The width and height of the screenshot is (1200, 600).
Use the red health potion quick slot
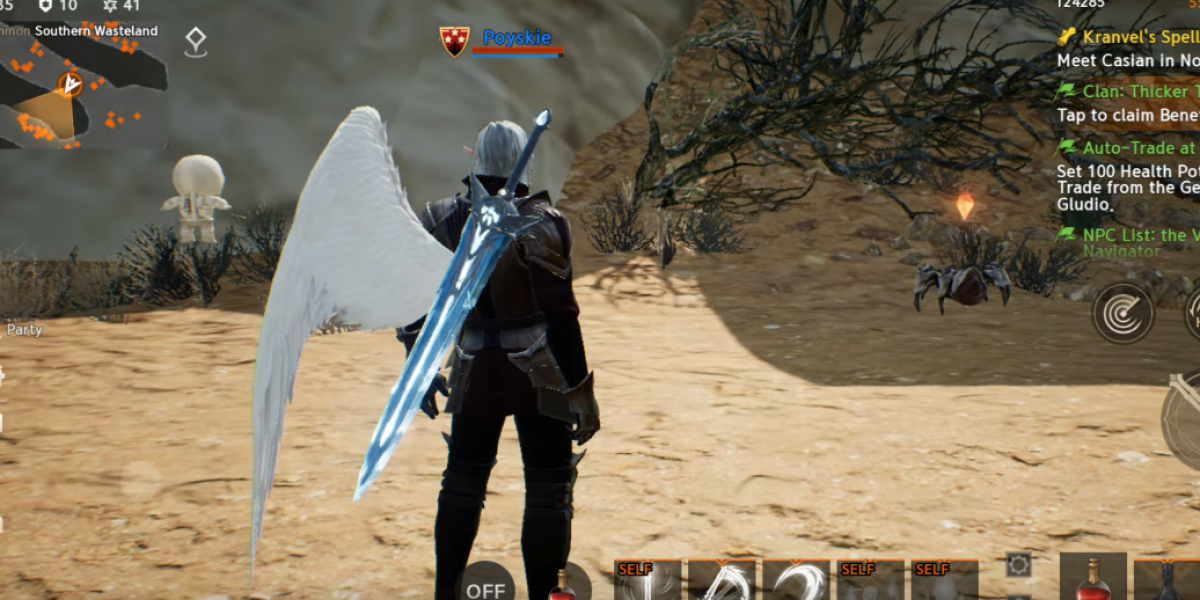click(x=1093, y=579)
